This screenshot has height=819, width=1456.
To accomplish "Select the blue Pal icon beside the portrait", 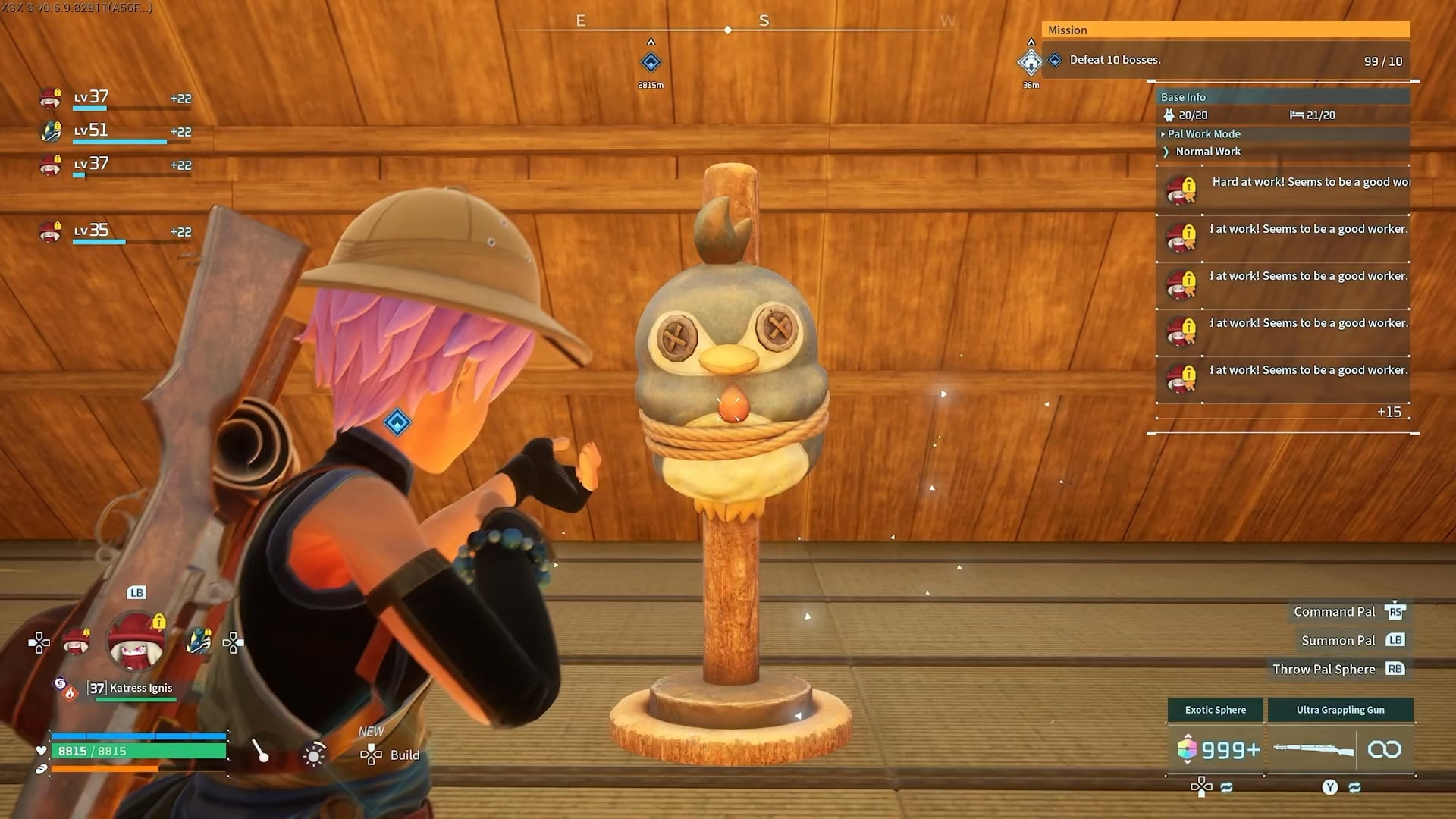I will [199, 641].
